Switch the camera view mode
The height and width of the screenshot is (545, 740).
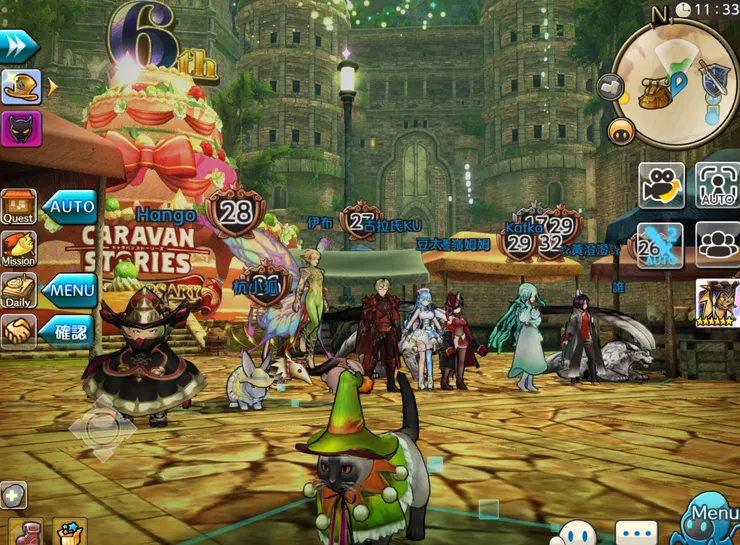click(661, 186)
